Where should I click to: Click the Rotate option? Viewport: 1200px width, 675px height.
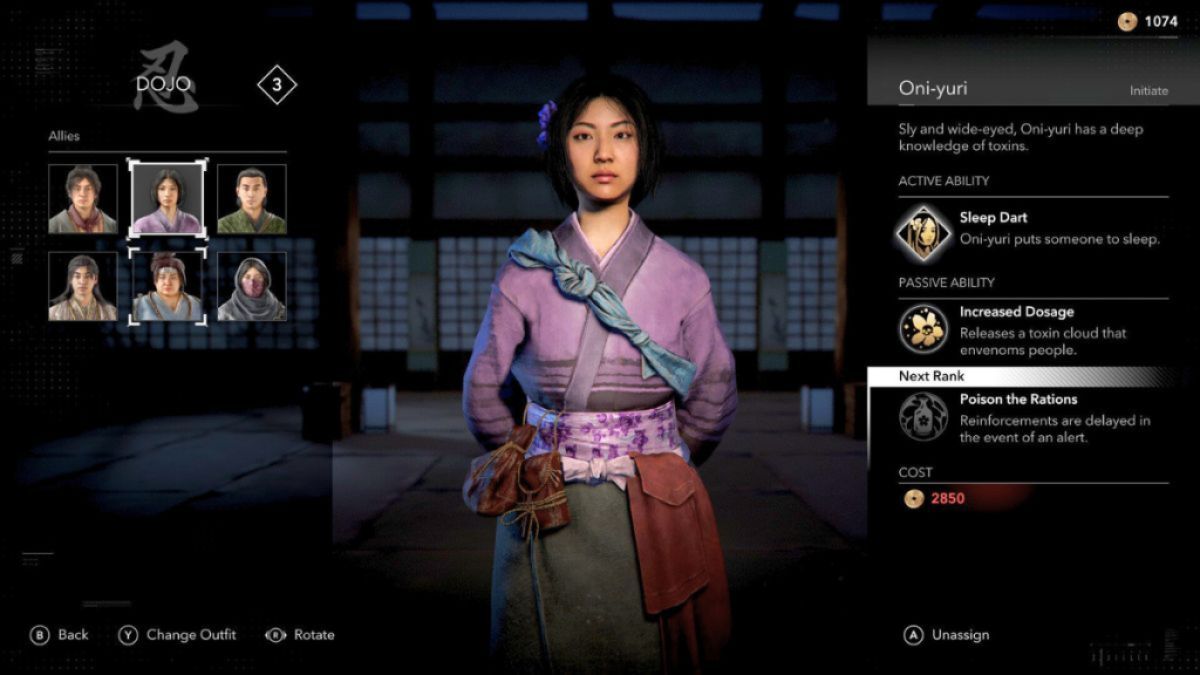pos(300,635)
